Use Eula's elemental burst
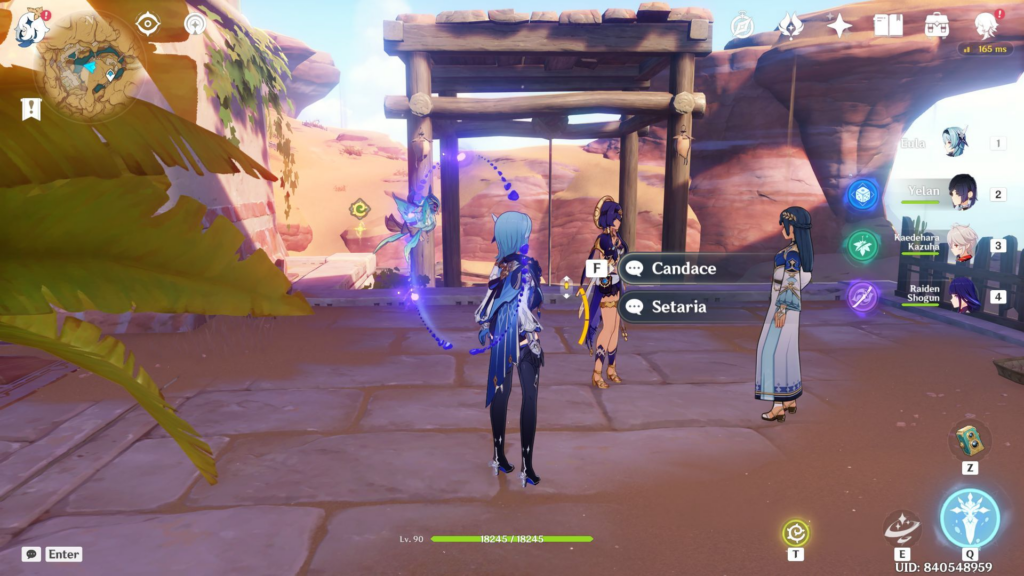 (969, 517)
